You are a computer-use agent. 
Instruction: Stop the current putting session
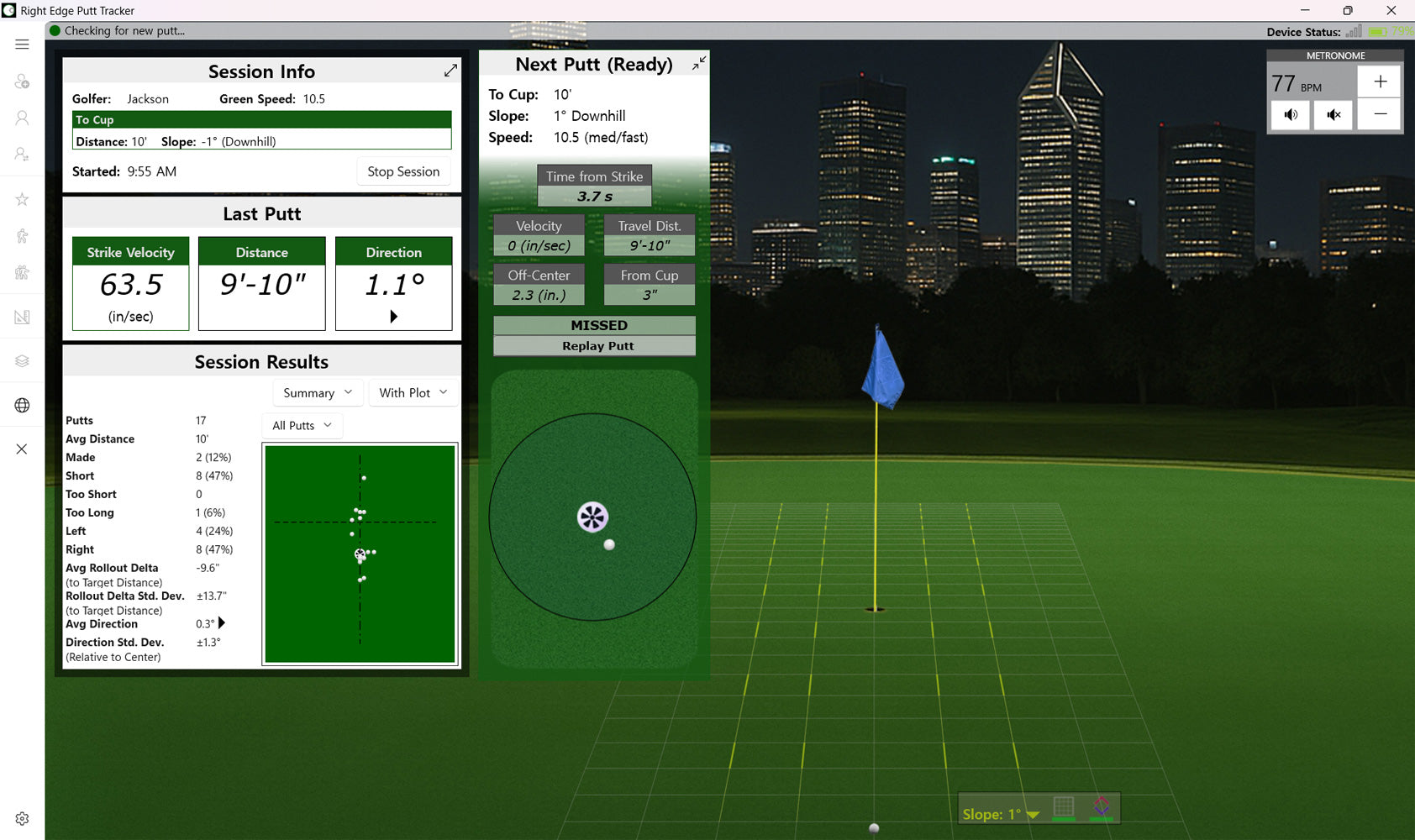(403, 171)
